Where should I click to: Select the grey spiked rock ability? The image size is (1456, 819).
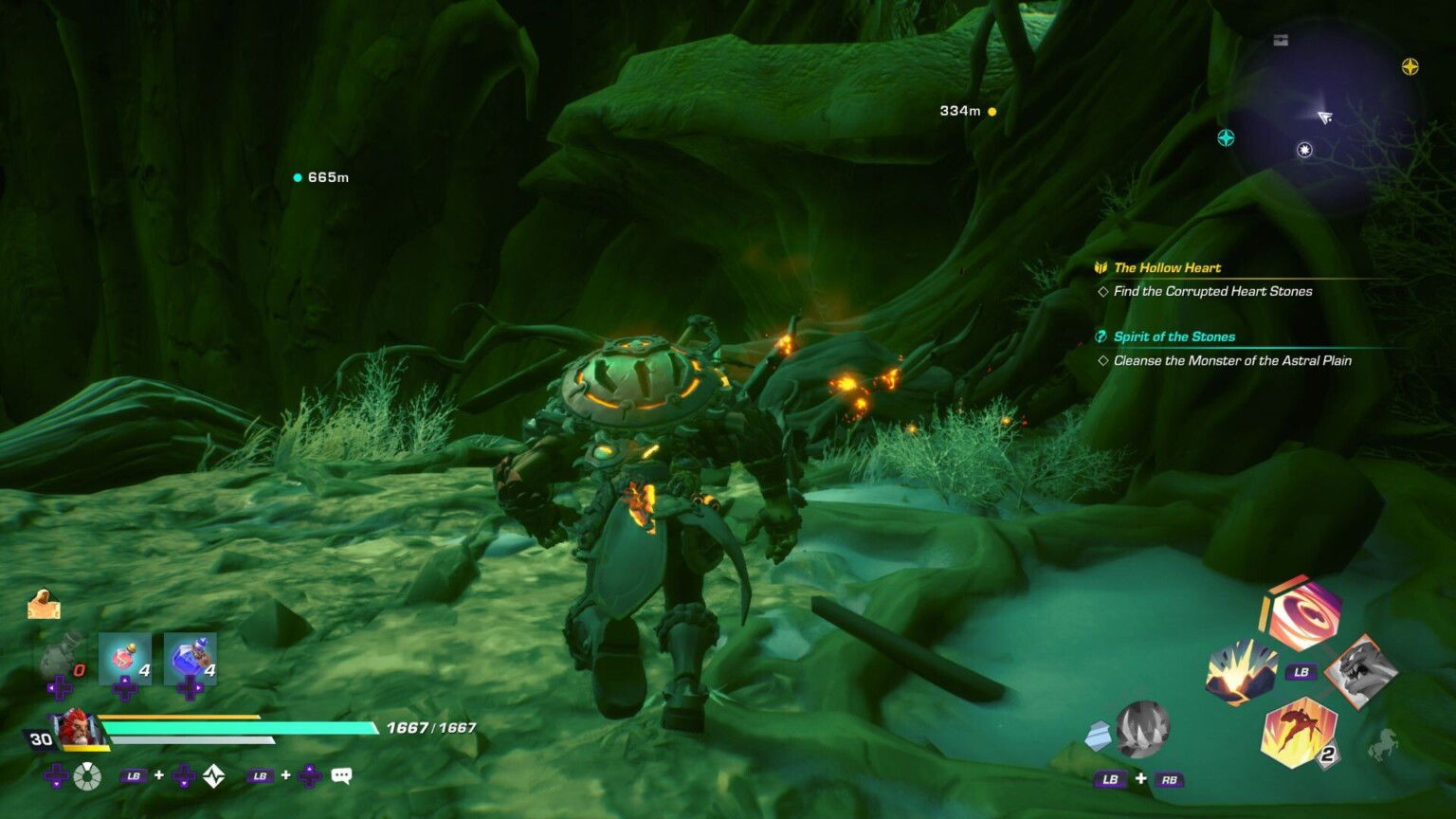1141,729
